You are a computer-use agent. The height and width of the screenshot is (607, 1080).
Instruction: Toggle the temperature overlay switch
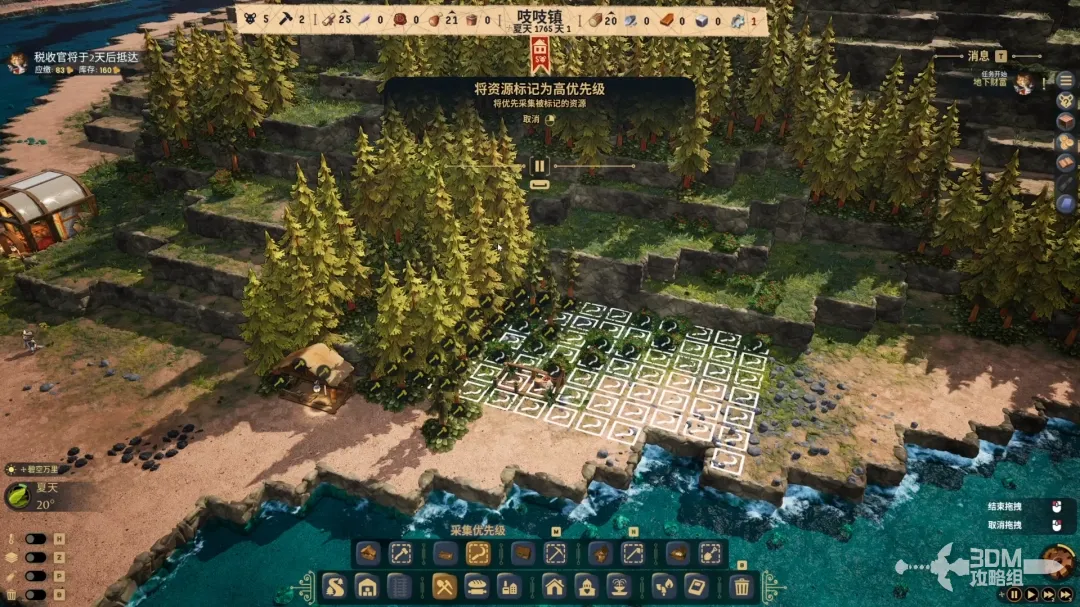coord(36,539)
